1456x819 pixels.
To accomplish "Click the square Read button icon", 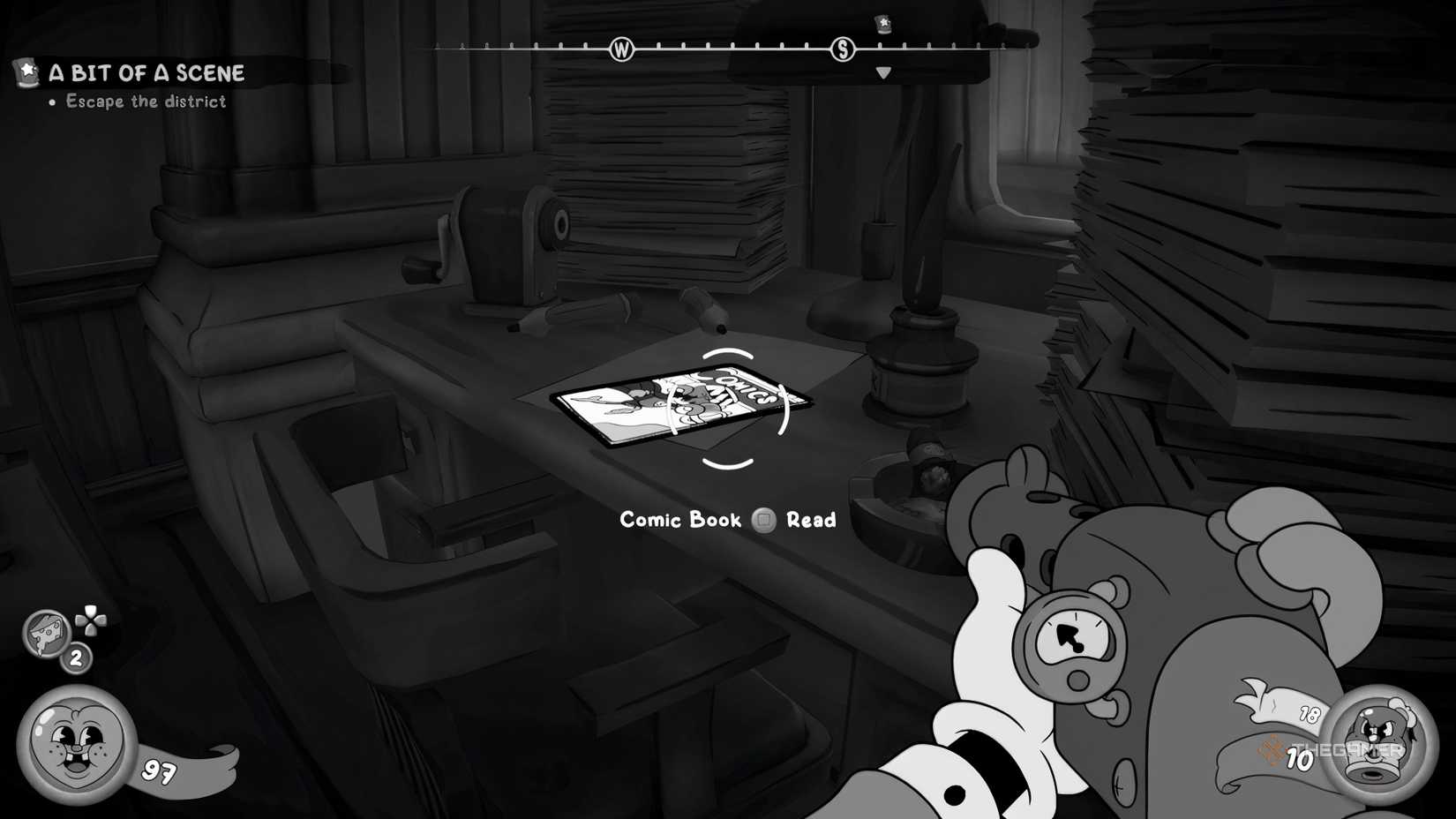I will [764, 520].
